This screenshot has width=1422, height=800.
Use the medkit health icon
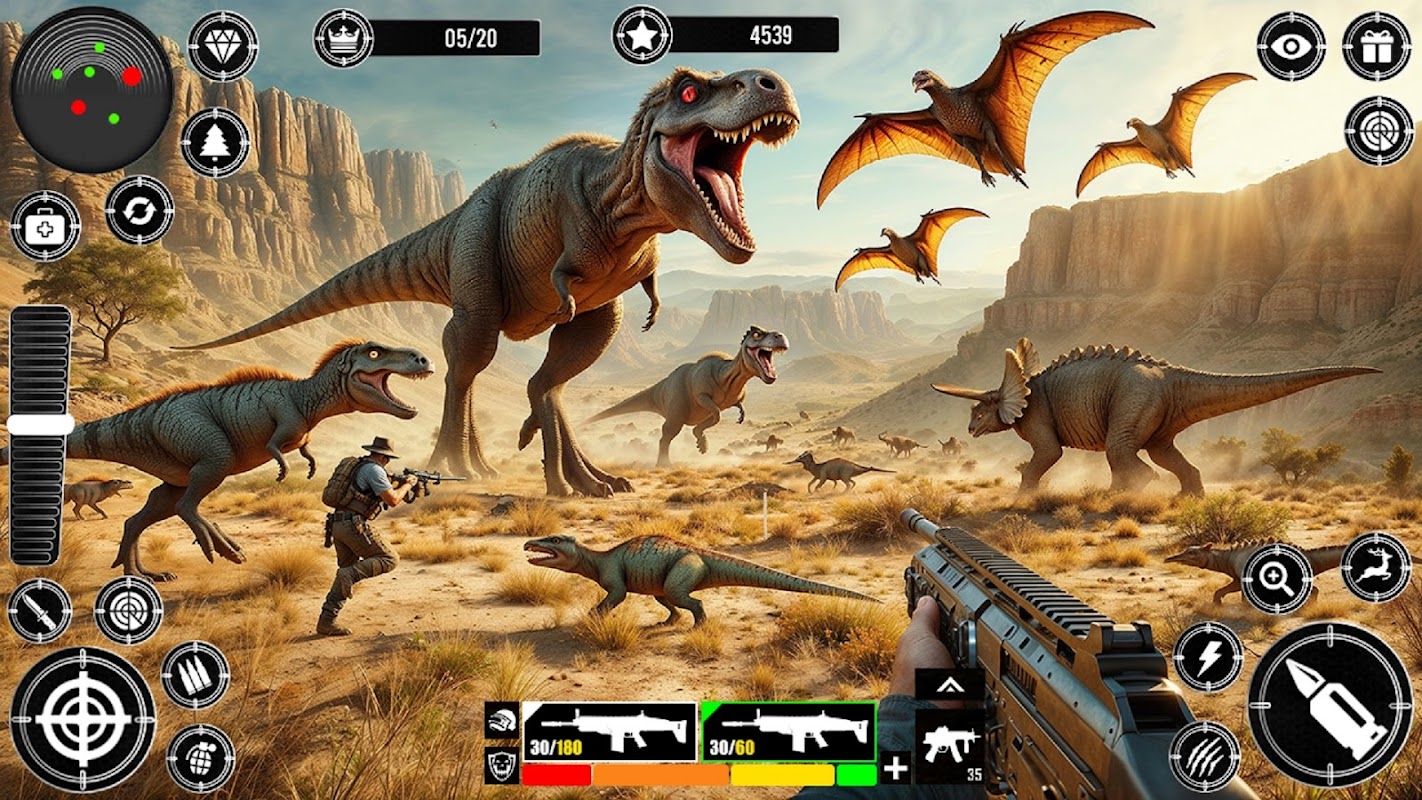coord(46,226)
